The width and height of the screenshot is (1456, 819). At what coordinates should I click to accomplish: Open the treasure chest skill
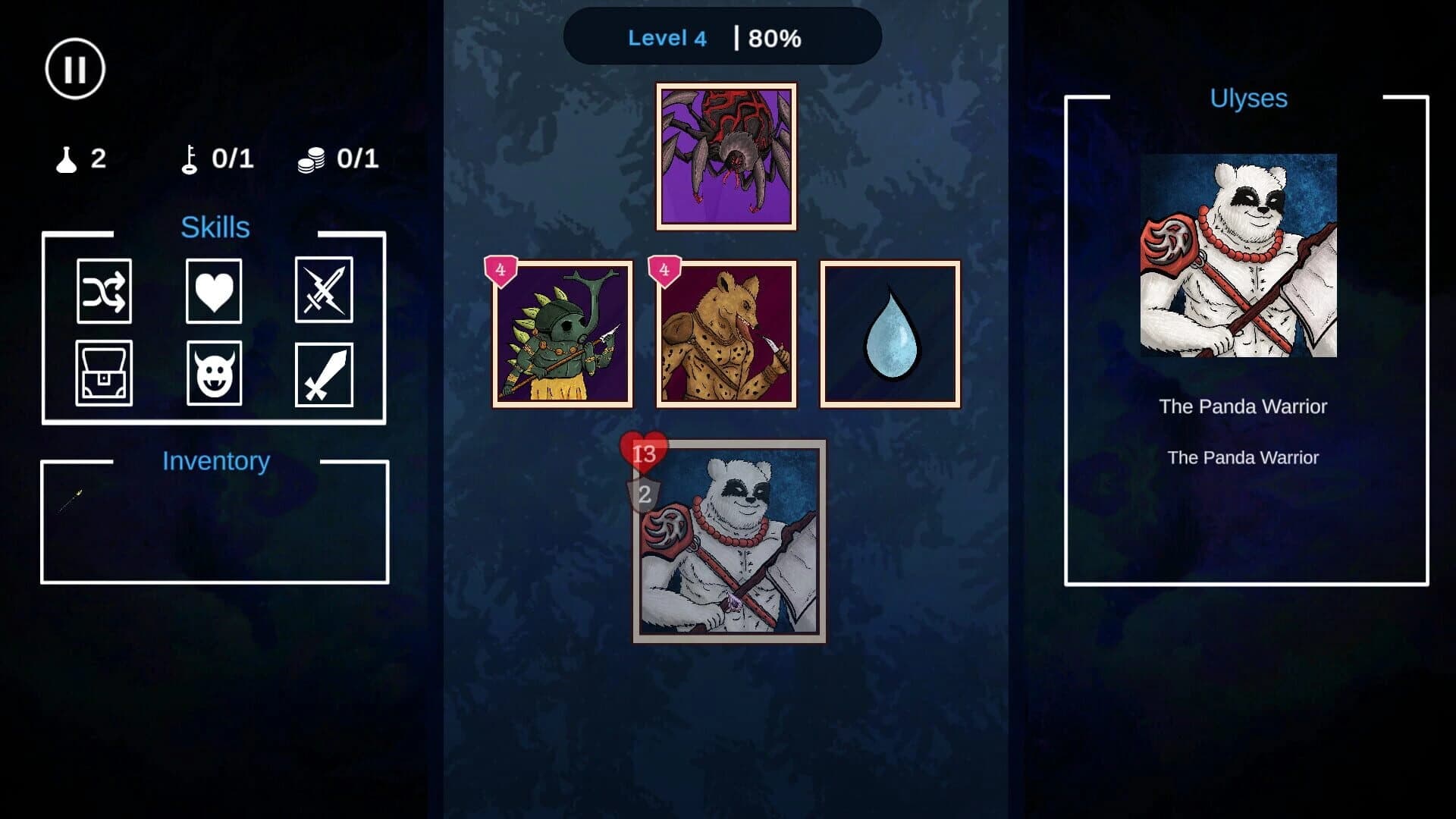click(104, 373)
